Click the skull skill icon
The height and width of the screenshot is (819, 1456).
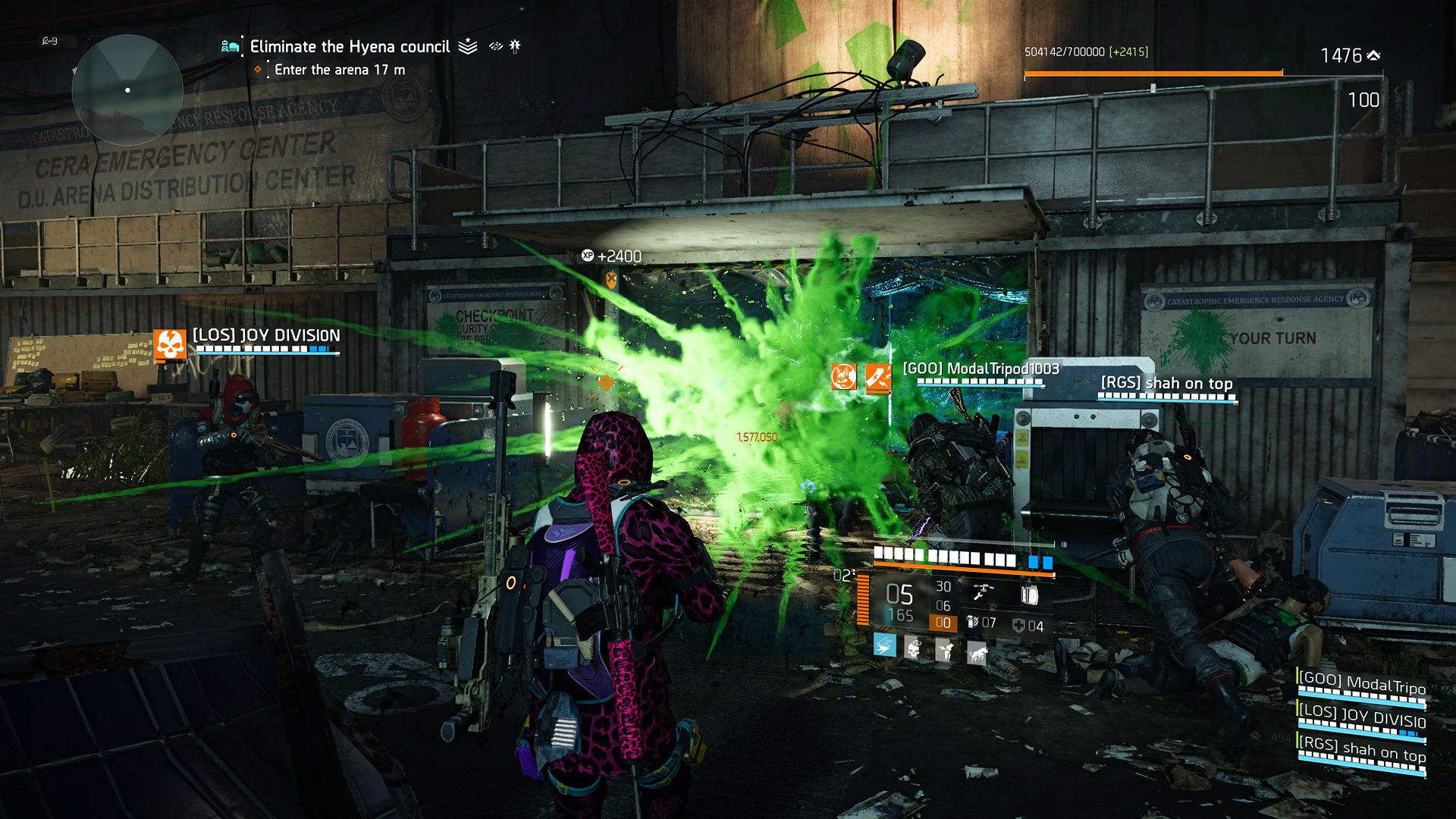coord(913,647)
